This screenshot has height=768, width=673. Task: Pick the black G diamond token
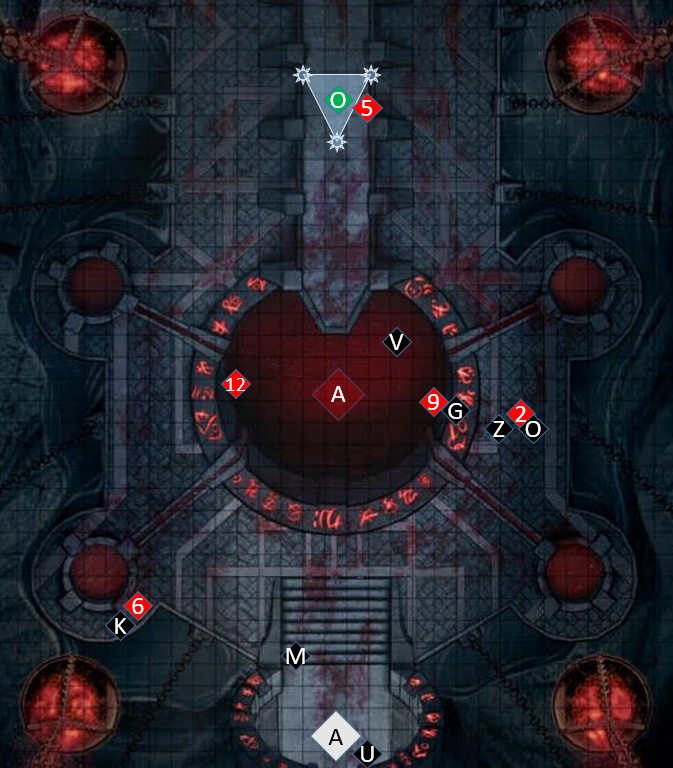[456, 410]
